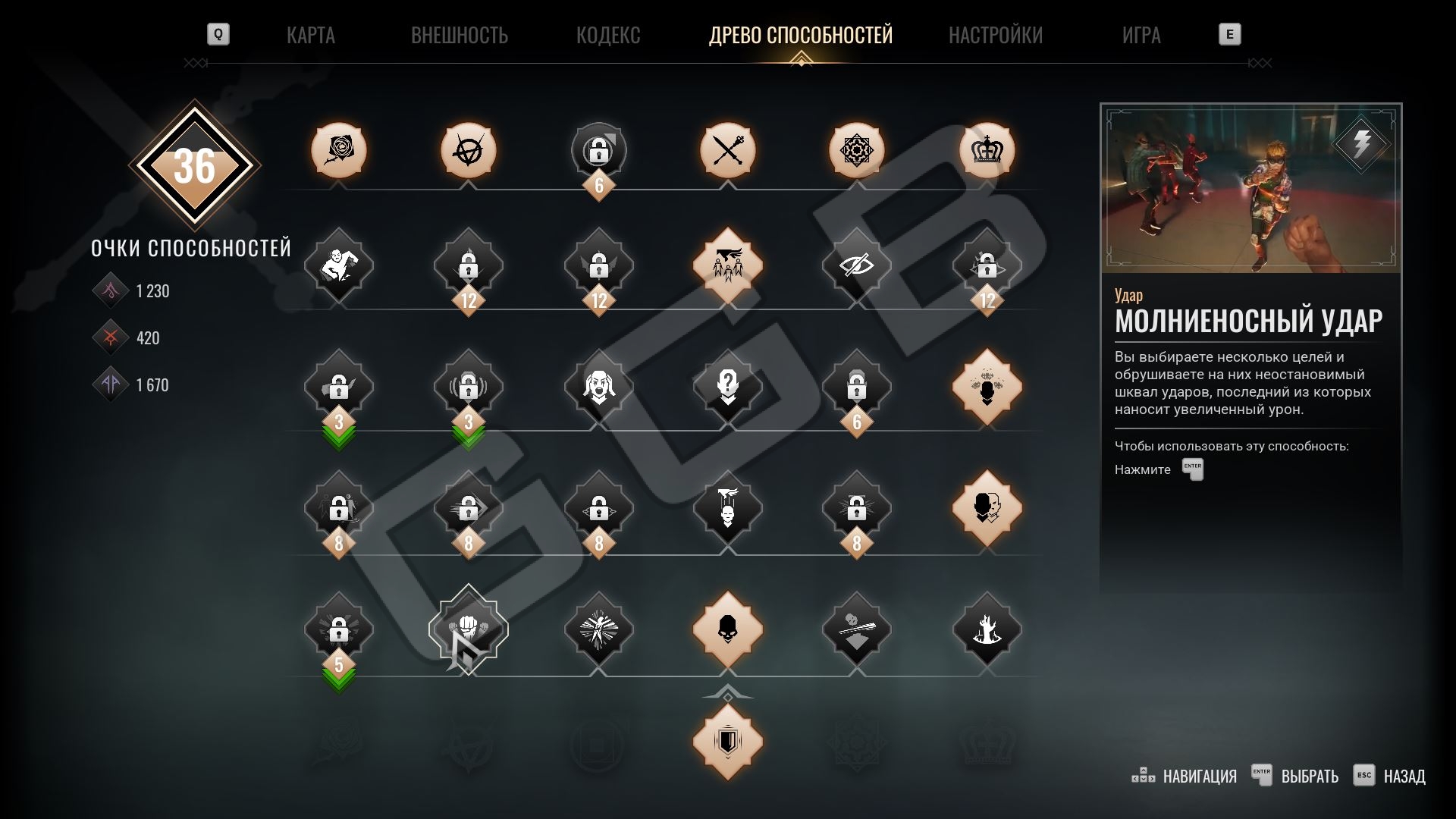Pick the question mark head ability
Viewport: 1456px width, 819px height.
[727, 387]
